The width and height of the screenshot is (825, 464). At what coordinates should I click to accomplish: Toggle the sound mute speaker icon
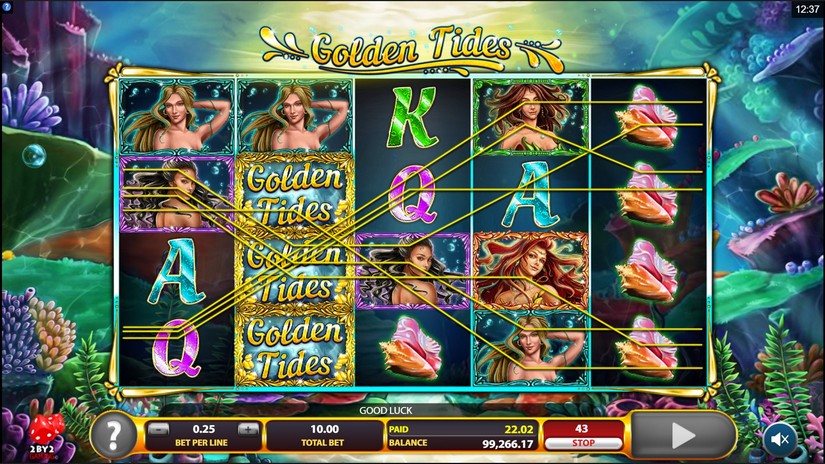779,437
